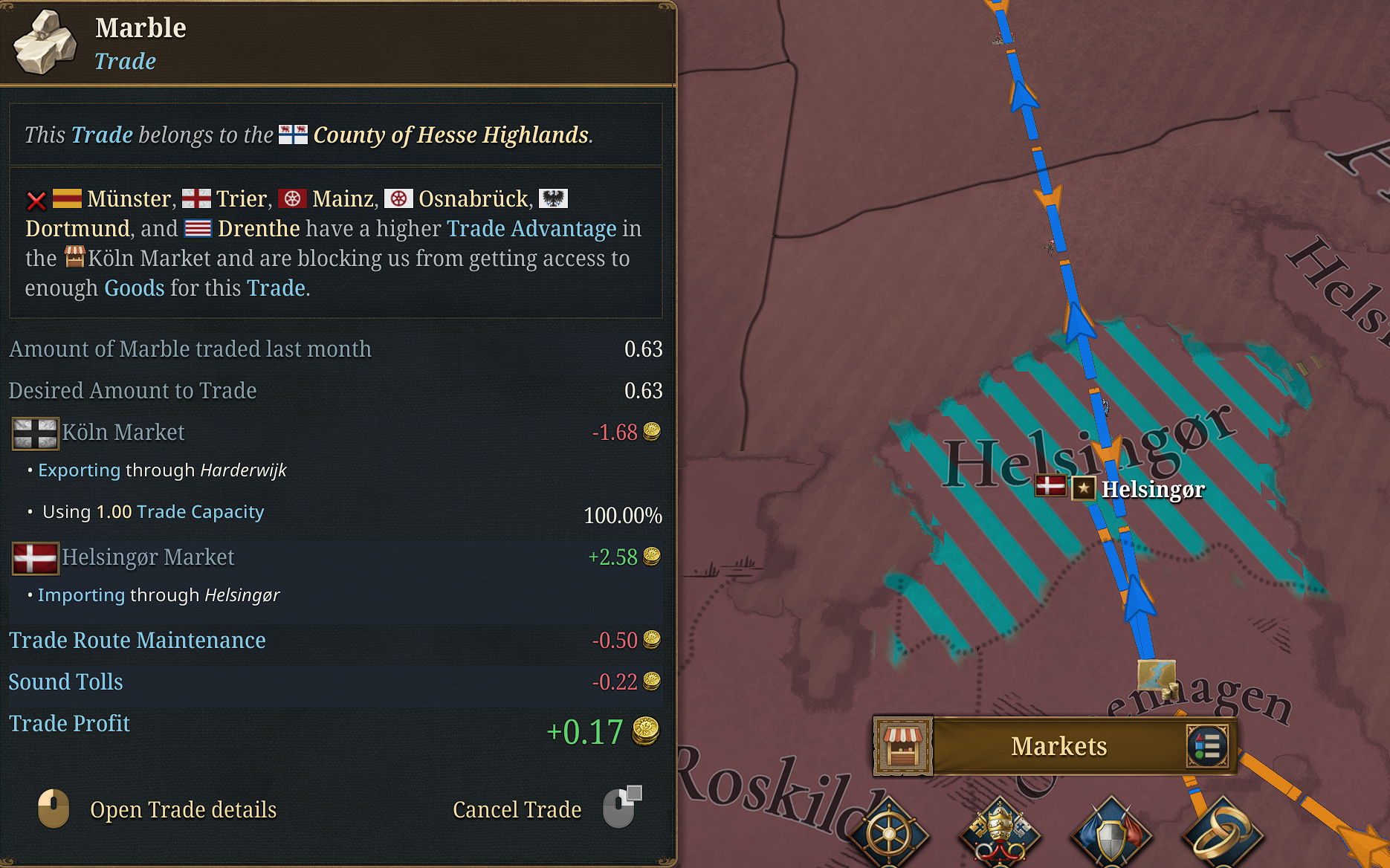Click the Marble goods icon in panel header

(45, 42)
